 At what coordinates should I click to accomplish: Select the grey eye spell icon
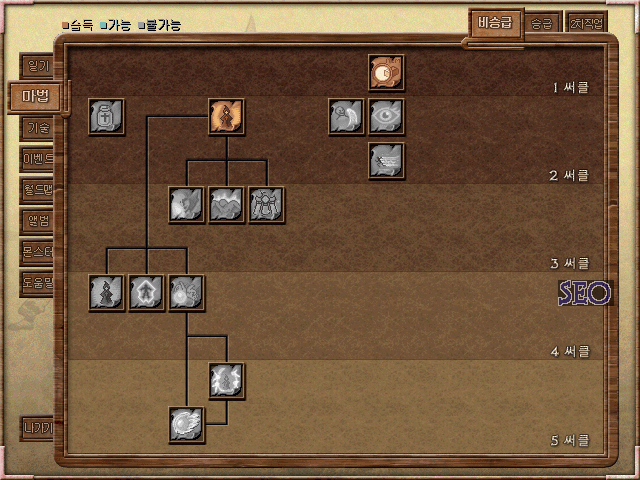click(386, 117)
